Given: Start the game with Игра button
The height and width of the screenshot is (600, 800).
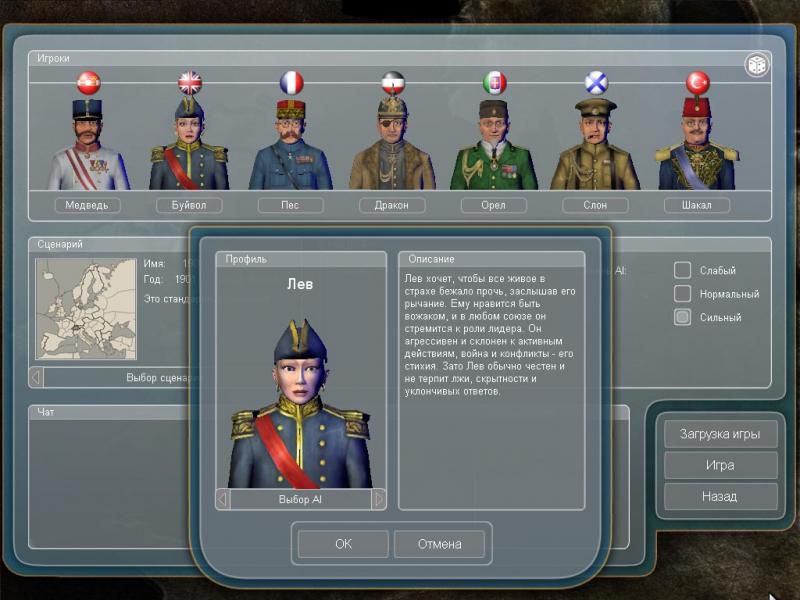Looking at the screenshot, I should tap(720, 465).
